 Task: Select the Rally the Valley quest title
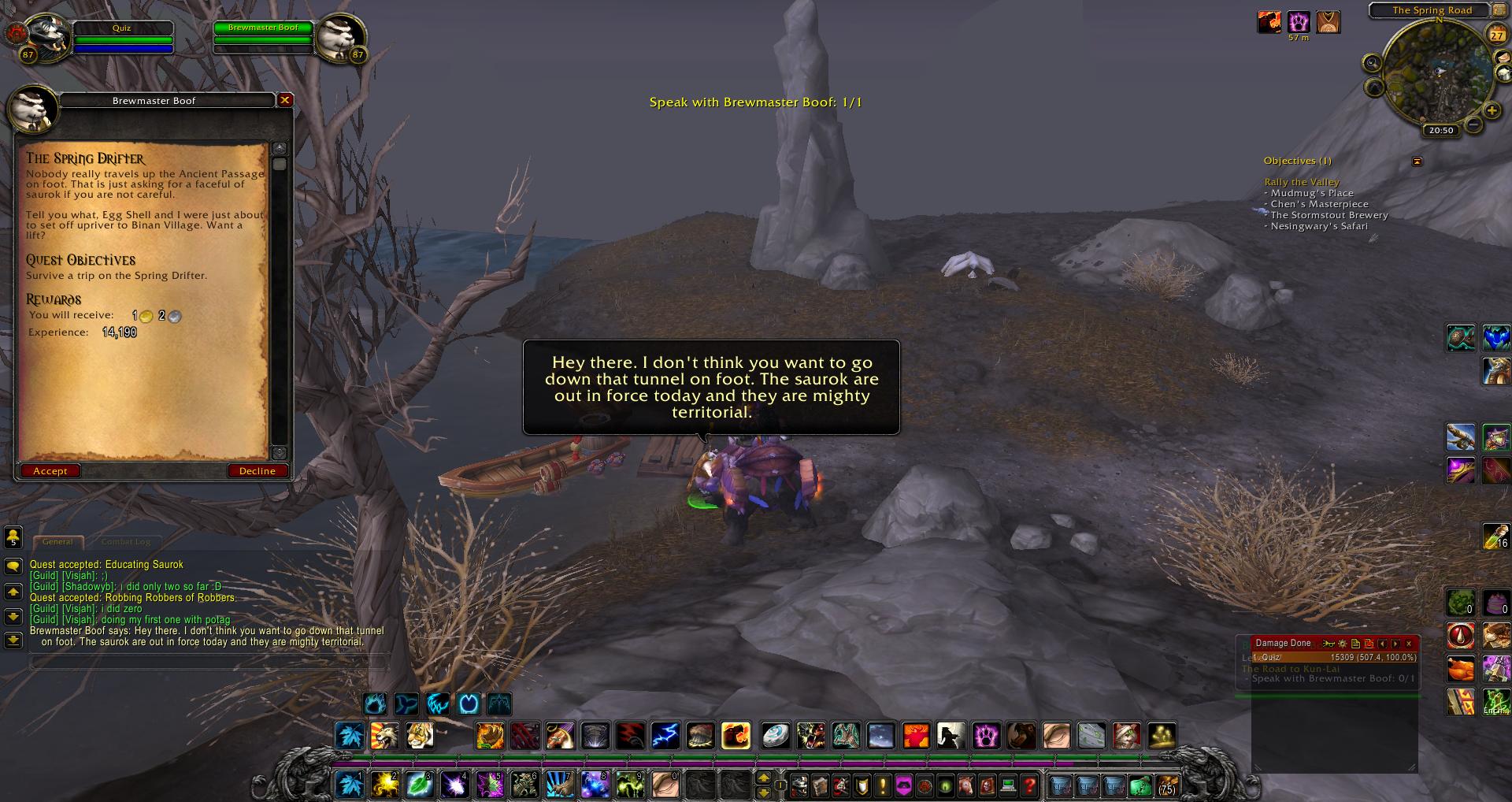pyautogui.click(x=1302, y=182)
